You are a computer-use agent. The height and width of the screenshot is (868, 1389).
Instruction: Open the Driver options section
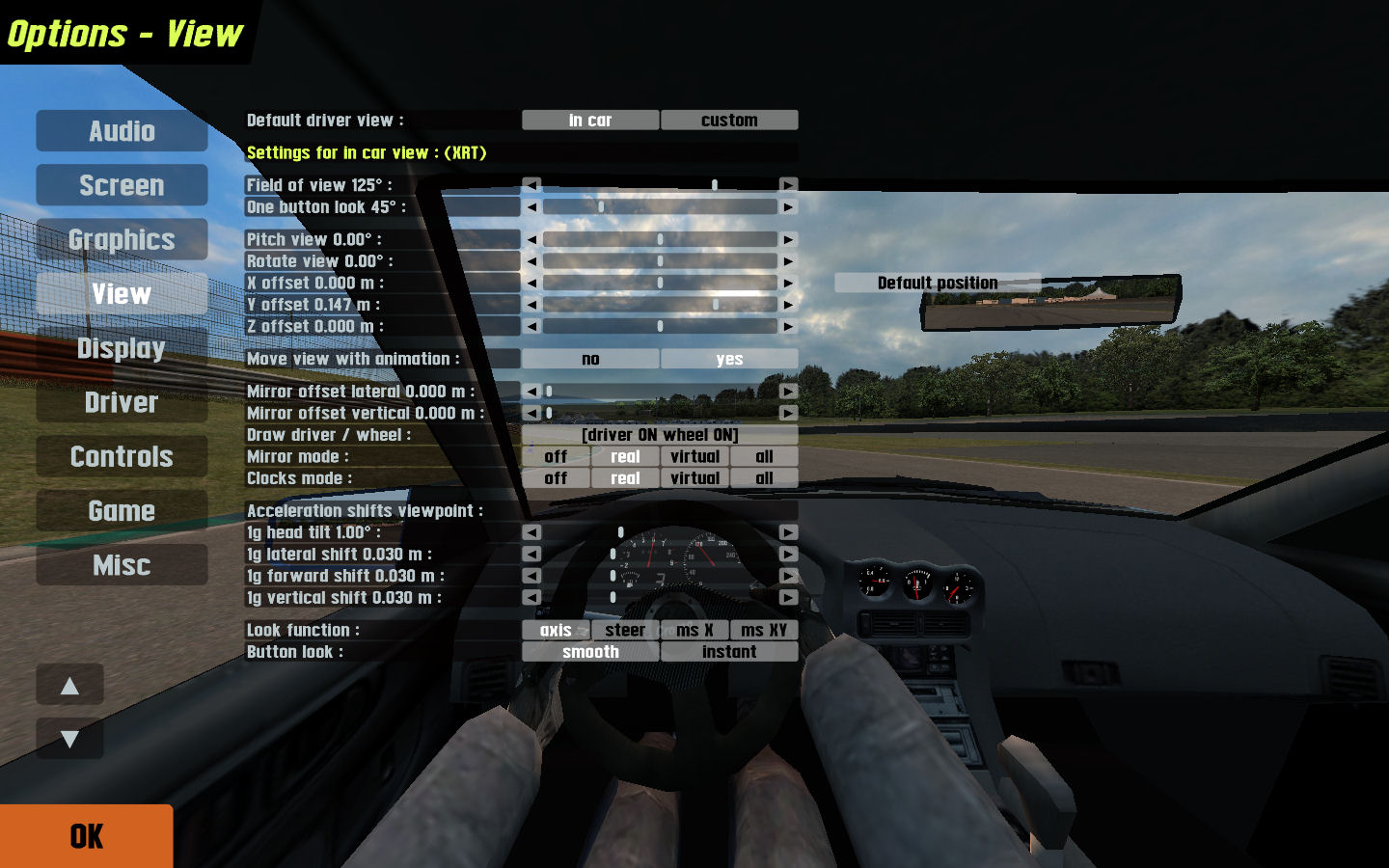(x=122, y=402)
